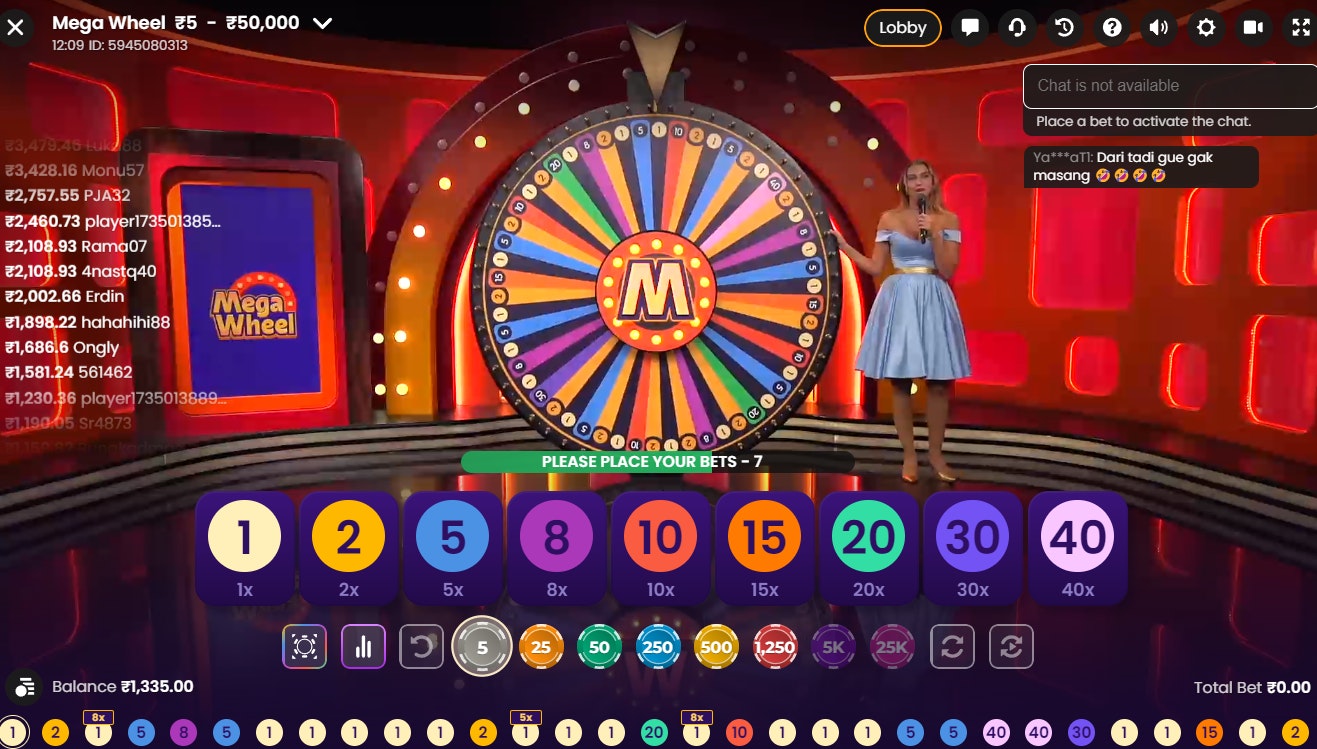Change video quality with camera icon

[x=1253, y=27]
